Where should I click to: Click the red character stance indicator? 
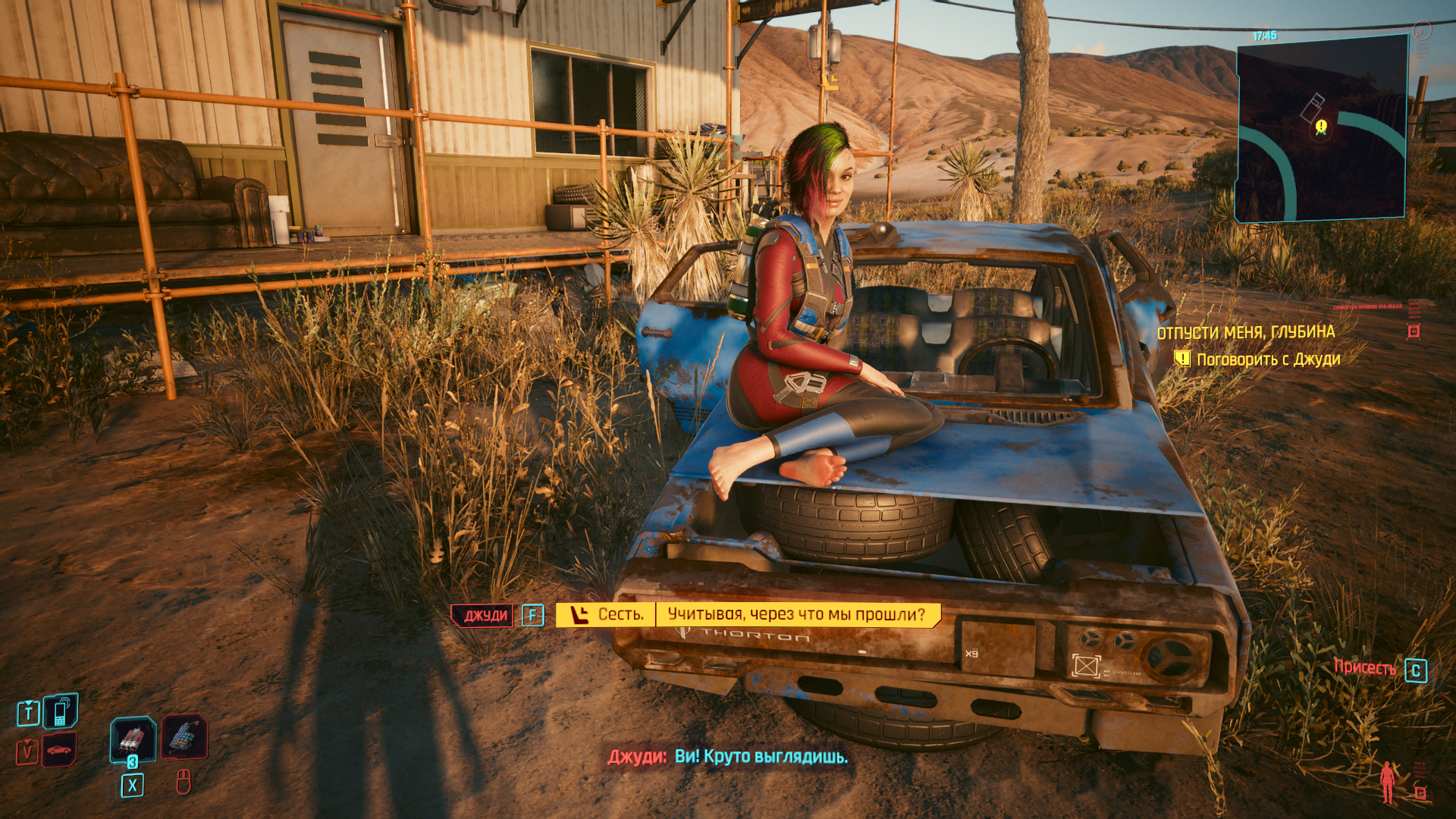point(1387,782)
